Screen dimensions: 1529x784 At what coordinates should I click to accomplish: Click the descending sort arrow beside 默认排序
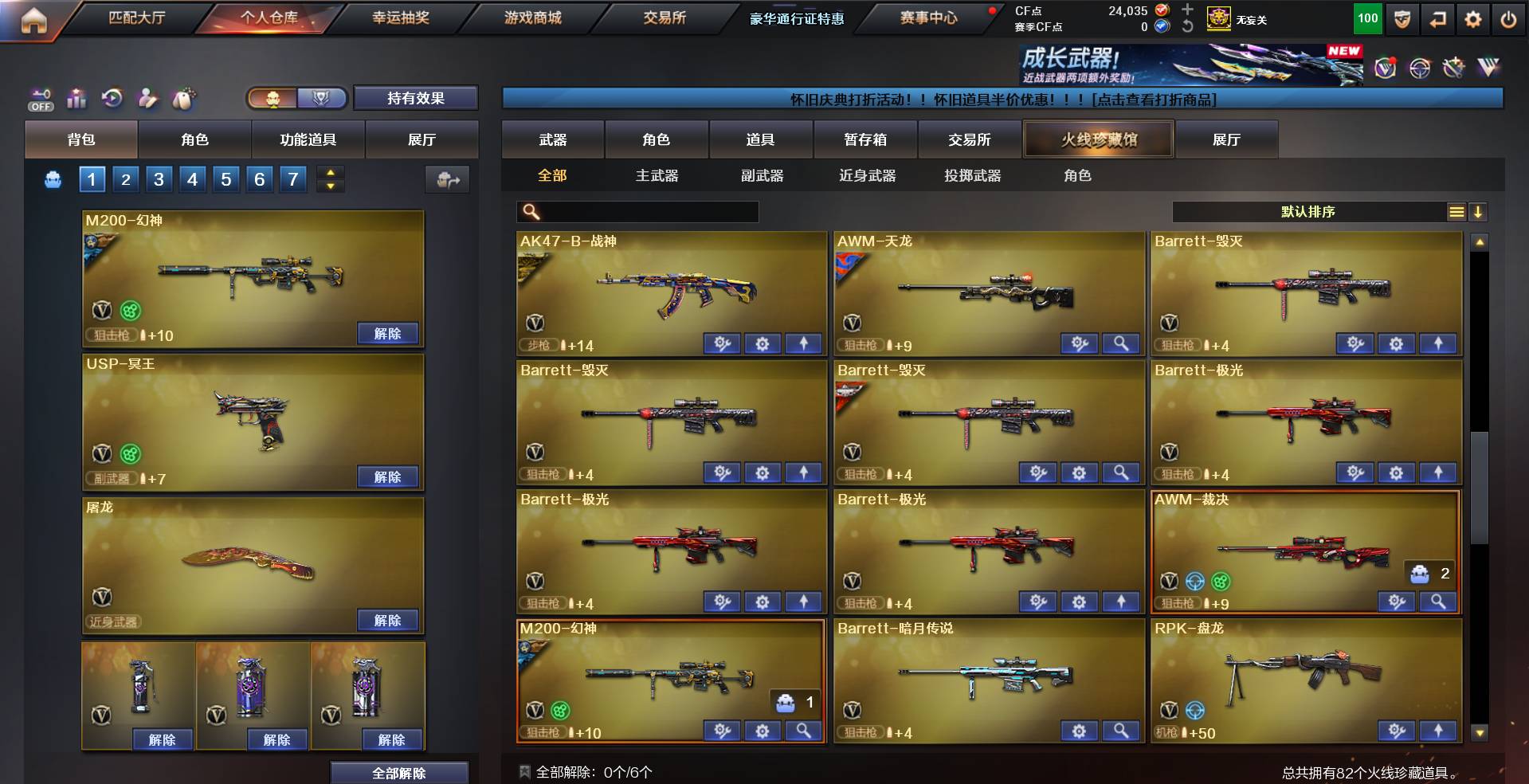pyautogui.click(x=1479, y=212)
